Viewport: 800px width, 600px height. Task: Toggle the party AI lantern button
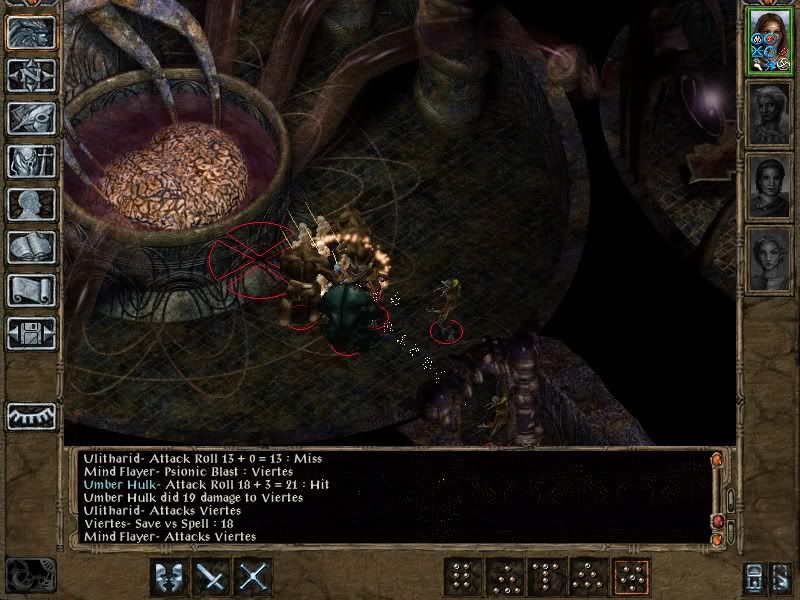click(x=757, y=578)
